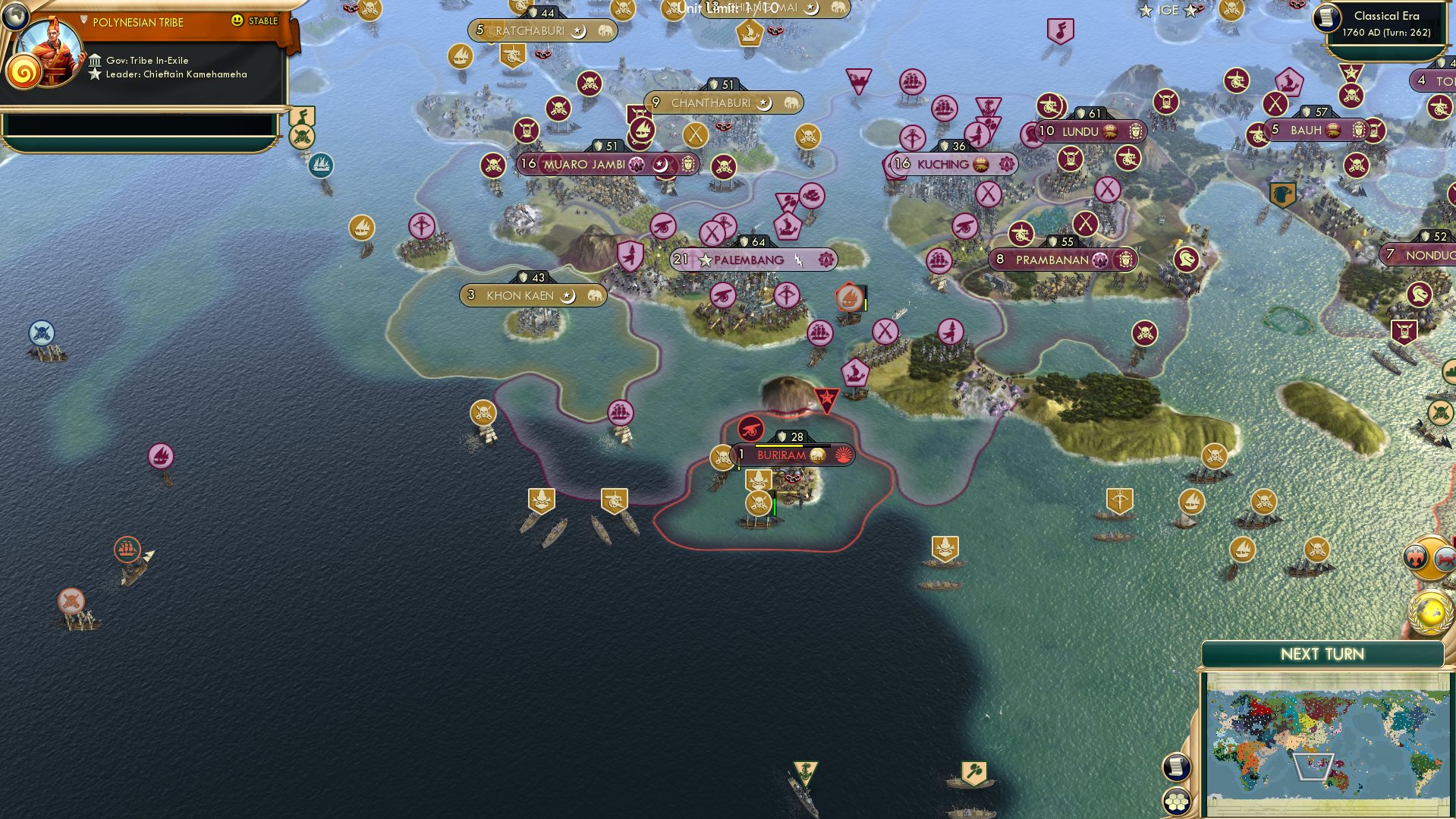
Task: Click the Next Turn button
Action: pos(1322,654)
